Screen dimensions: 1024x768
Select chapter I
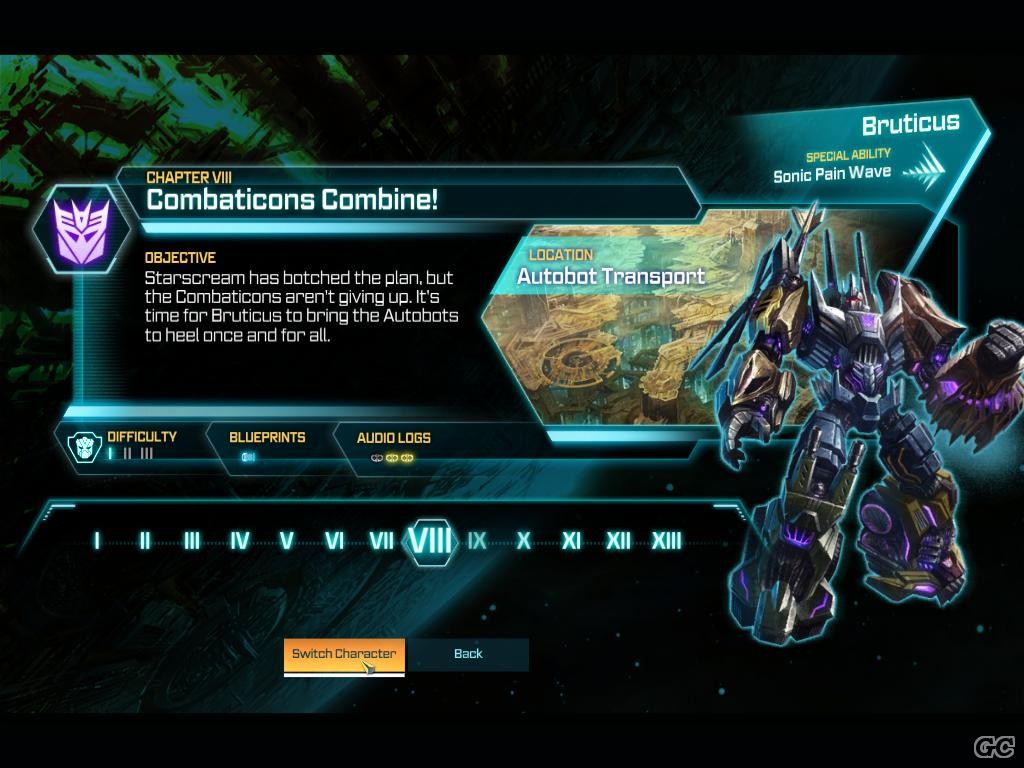coord(97,541)
